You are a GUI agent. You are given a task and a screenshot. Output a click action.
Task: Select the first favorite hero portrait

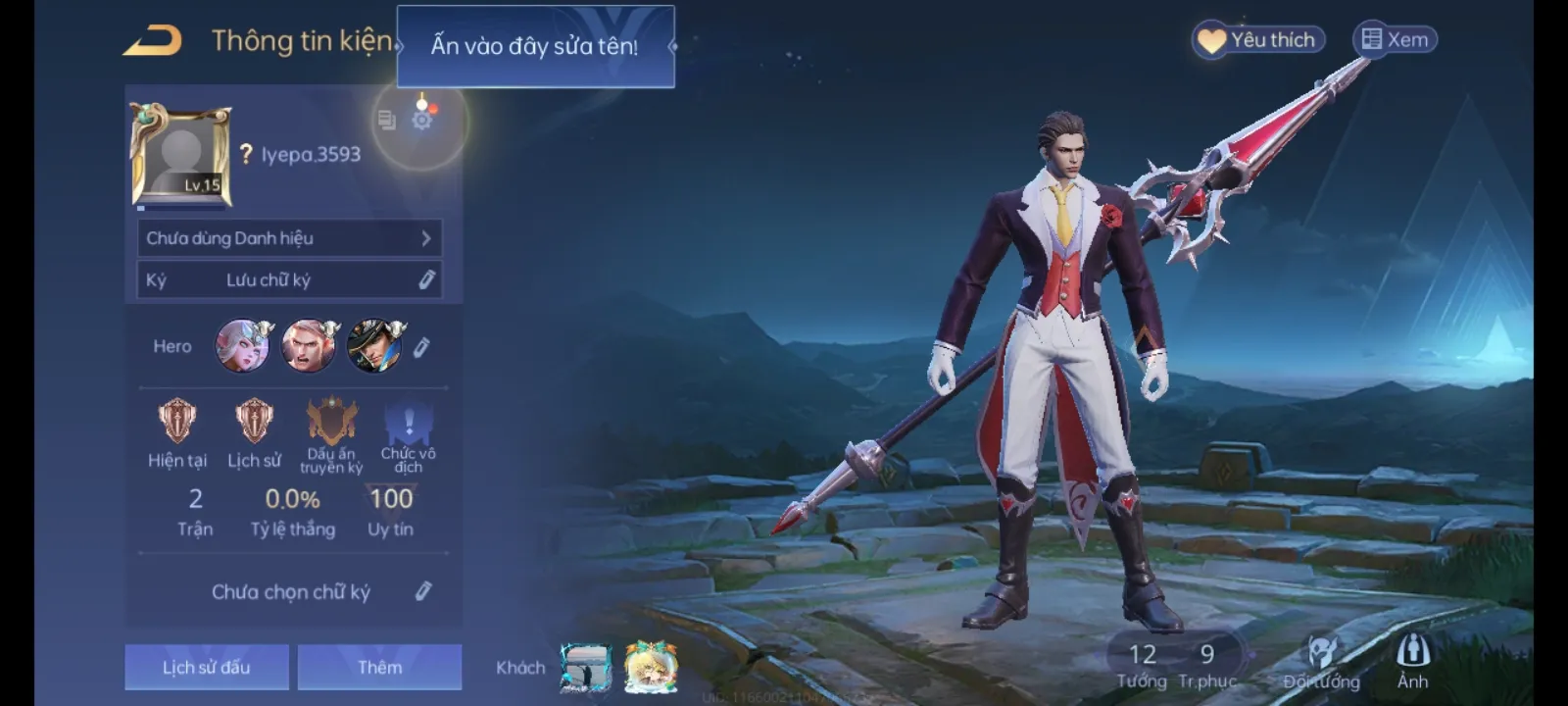click(243, 347)
